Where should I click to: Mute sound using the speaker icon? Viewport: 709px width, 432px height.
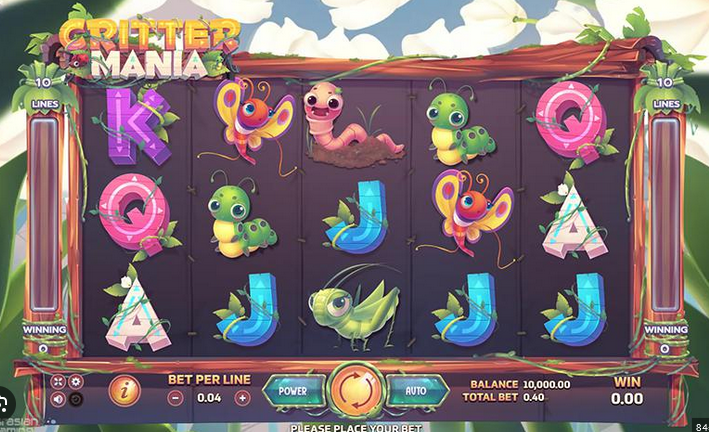(x=58, y=399)
